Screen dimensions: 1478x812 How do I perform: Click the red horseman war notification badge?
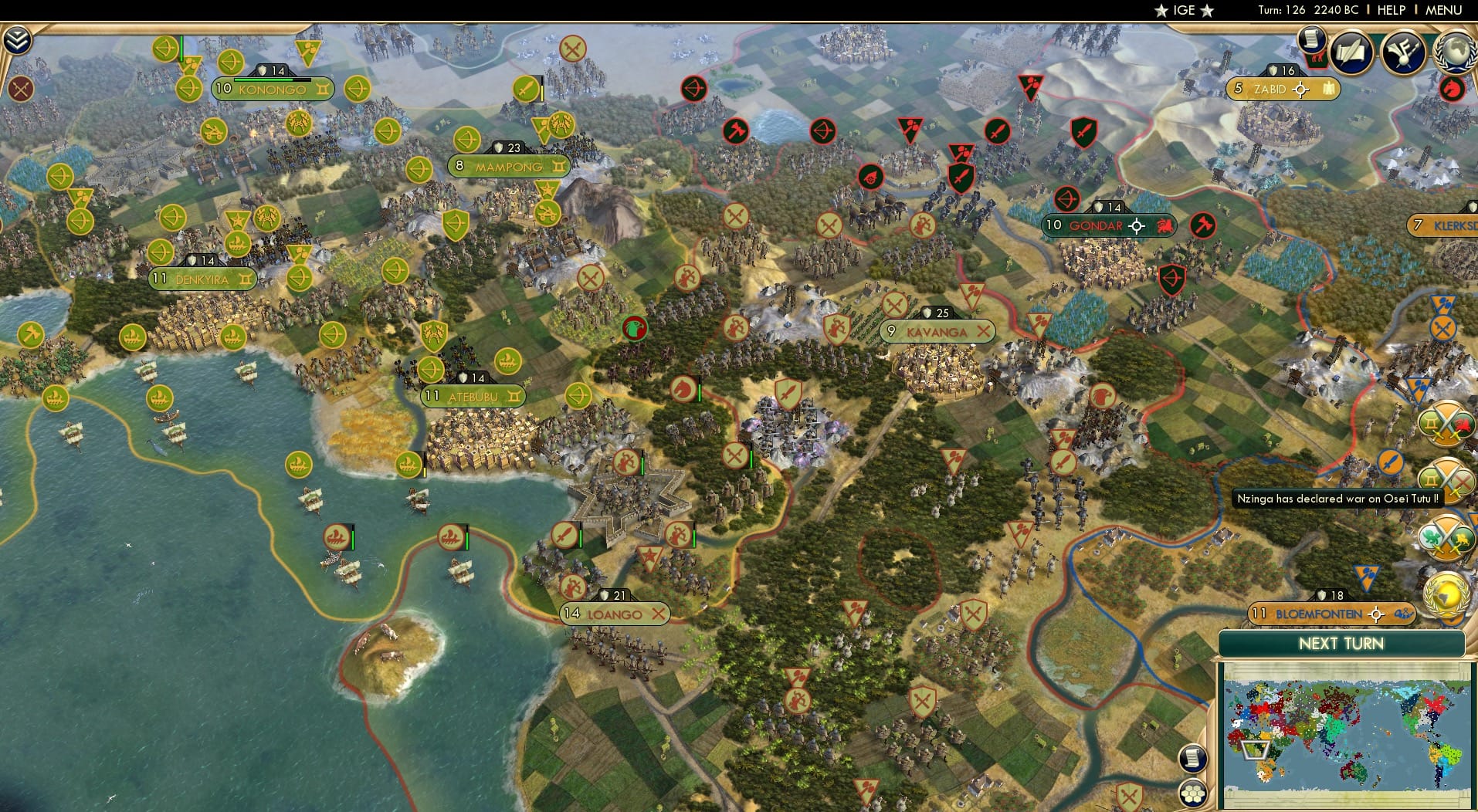(x=1452, y=90)
